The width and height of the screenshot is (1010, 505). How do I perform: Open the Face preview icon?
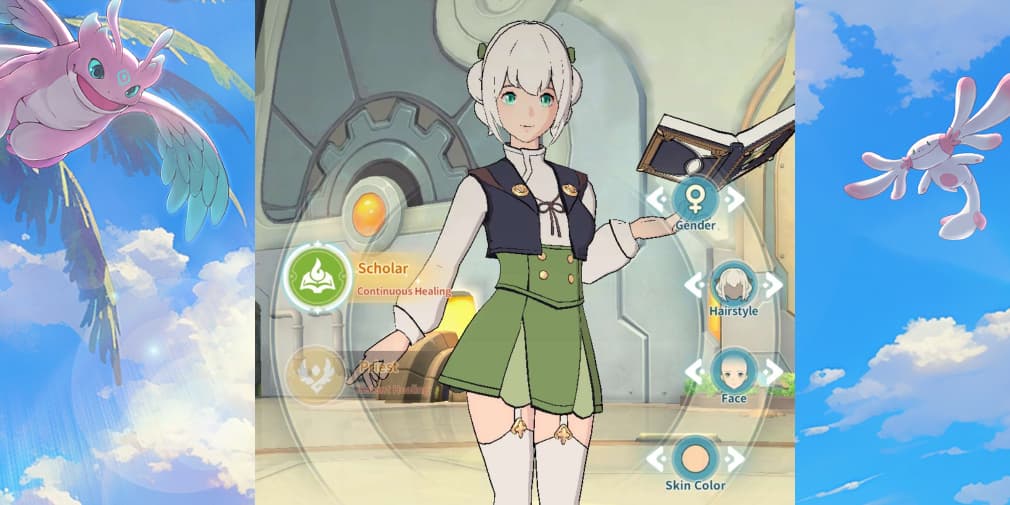(x=734, y=372)
